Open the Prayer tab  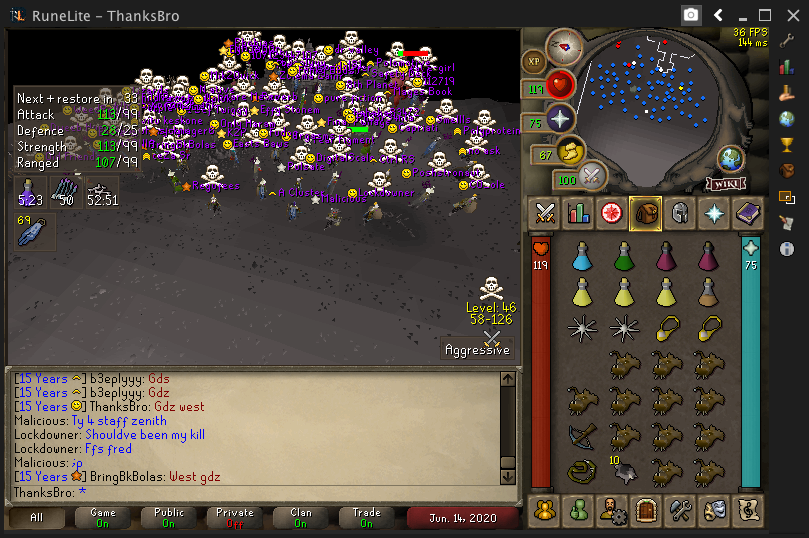click(x=713, y=213)
